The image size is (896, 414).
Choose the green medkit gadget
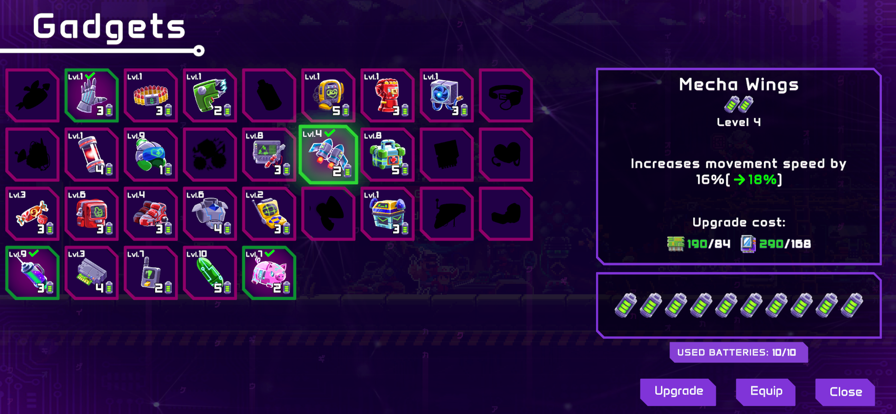(x=387, y=155)
